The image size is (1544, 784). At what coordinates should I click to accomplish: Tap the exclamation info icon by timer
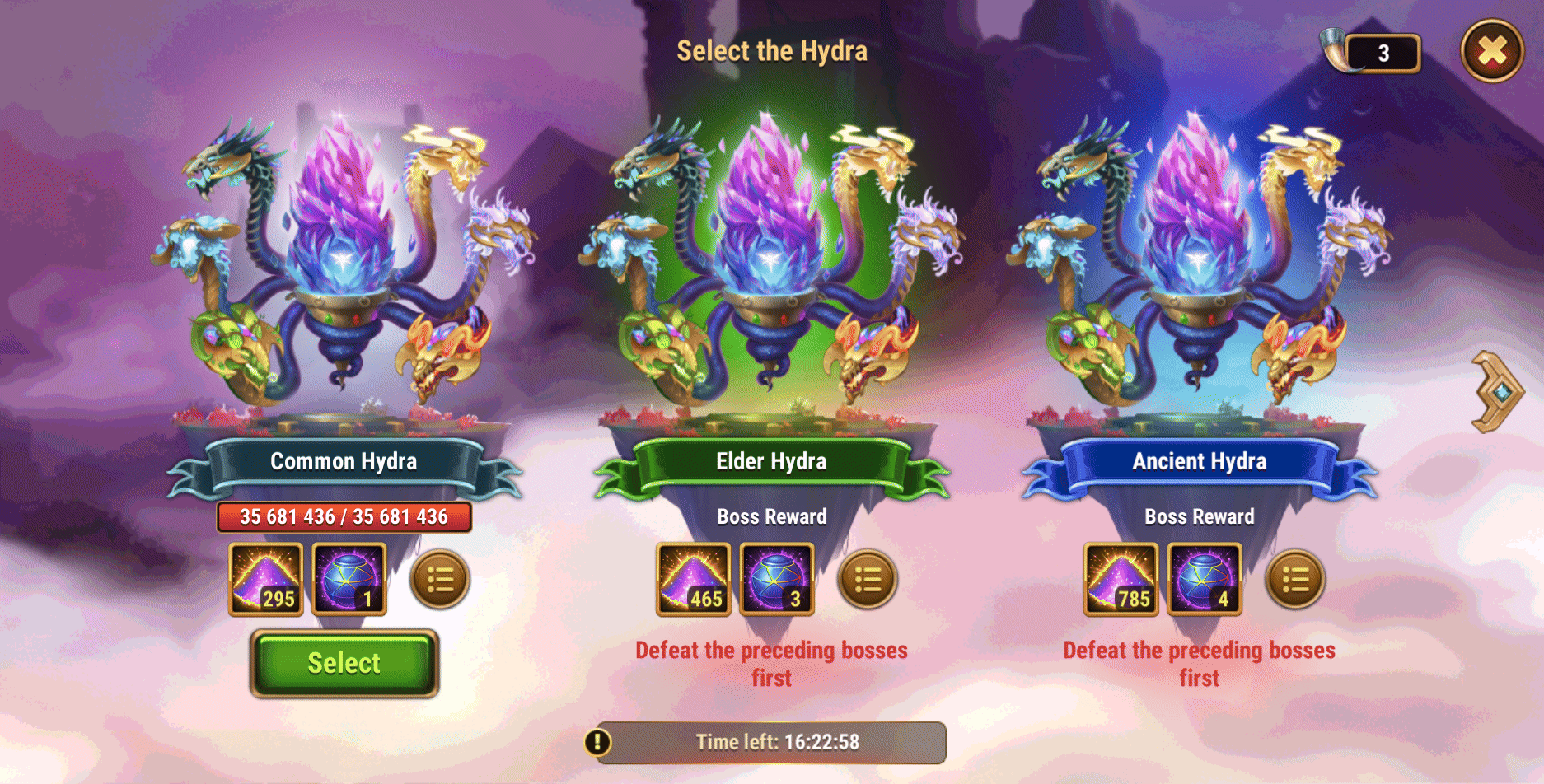(x=597, y=742)
